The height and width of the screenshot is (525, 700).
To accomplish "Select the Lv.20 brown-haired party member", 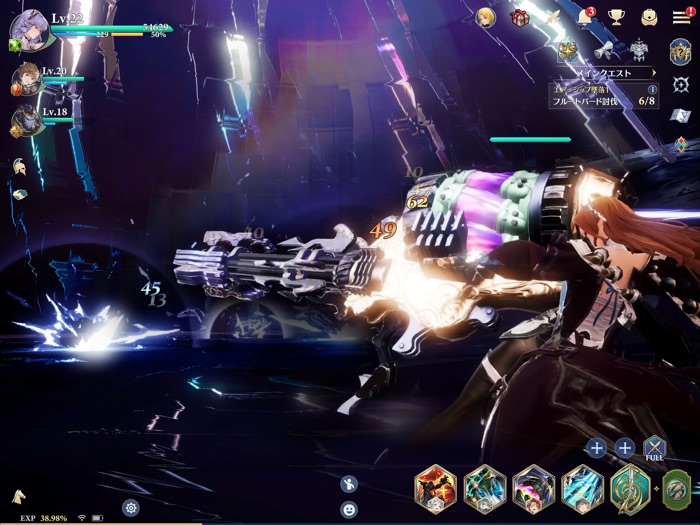I will pos(27,79).
